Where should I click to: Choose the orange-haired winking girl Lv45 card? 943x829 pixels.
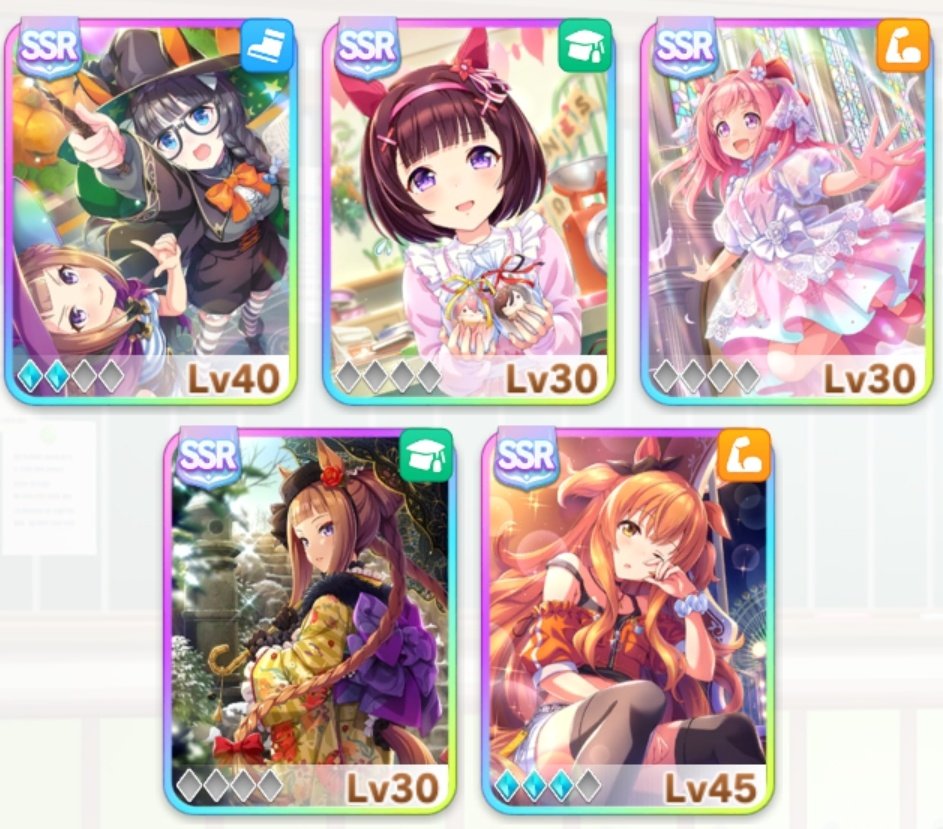627,620
